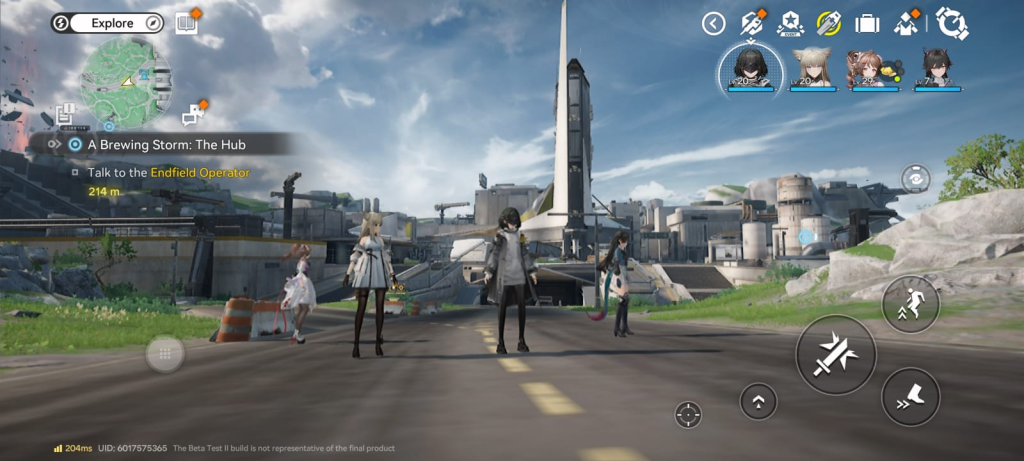This screenshot has width=1024, height=461.
Task: Toggle the eye view button
Action: 914,177
